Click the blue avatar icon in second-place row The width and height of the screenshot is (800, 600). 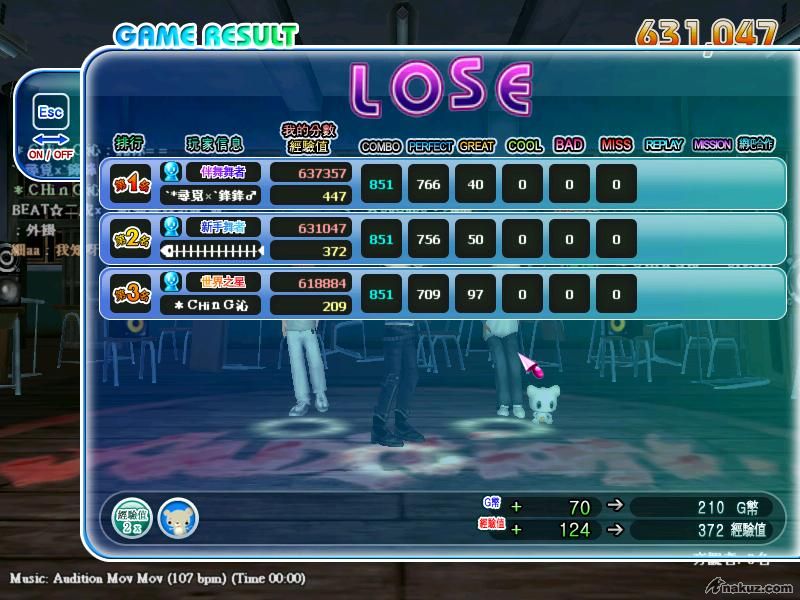pyautogui.click(x=172, y=227)
